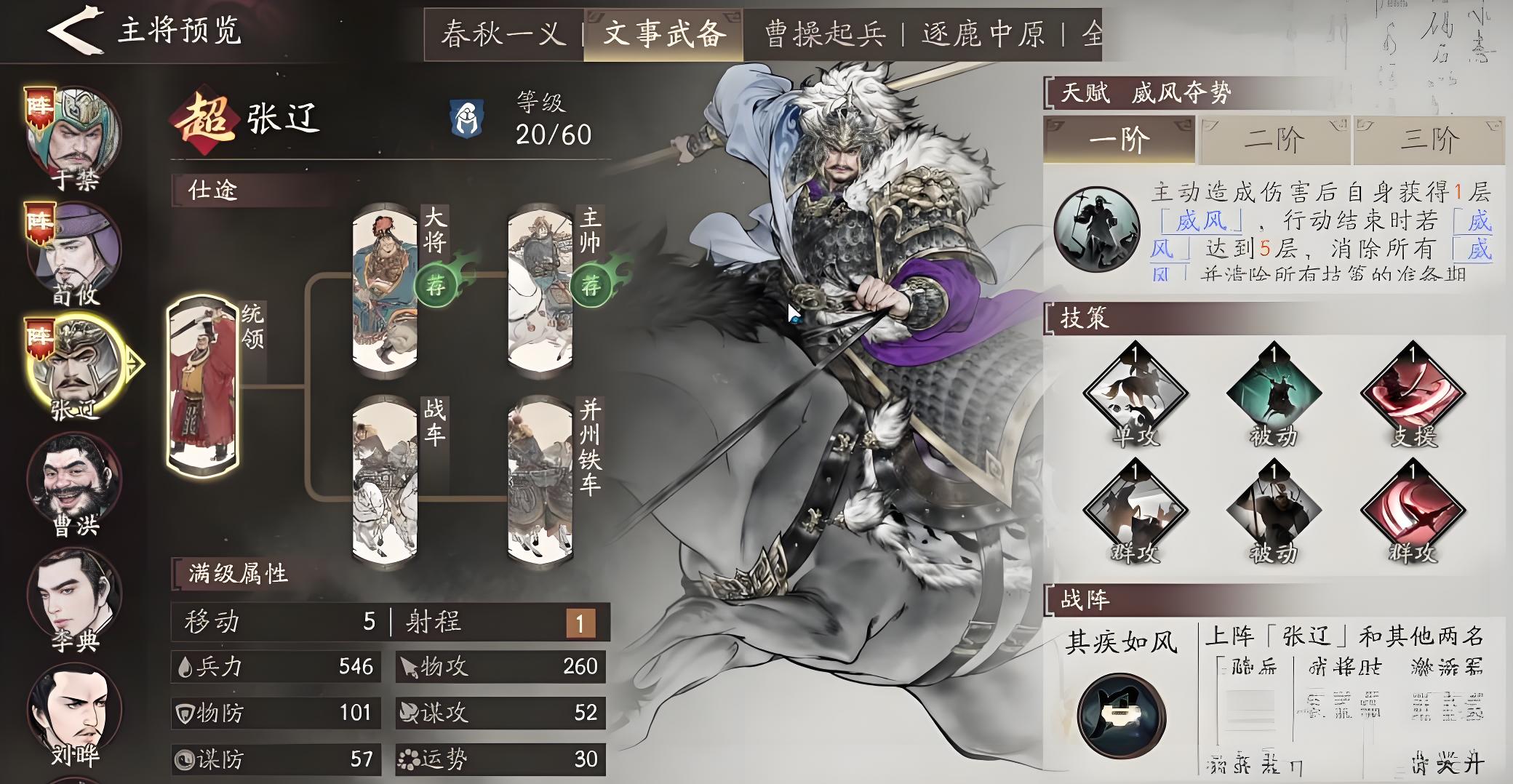Pick general 曹洪 portrait
Screen dimensions: 1513x784
74,481
